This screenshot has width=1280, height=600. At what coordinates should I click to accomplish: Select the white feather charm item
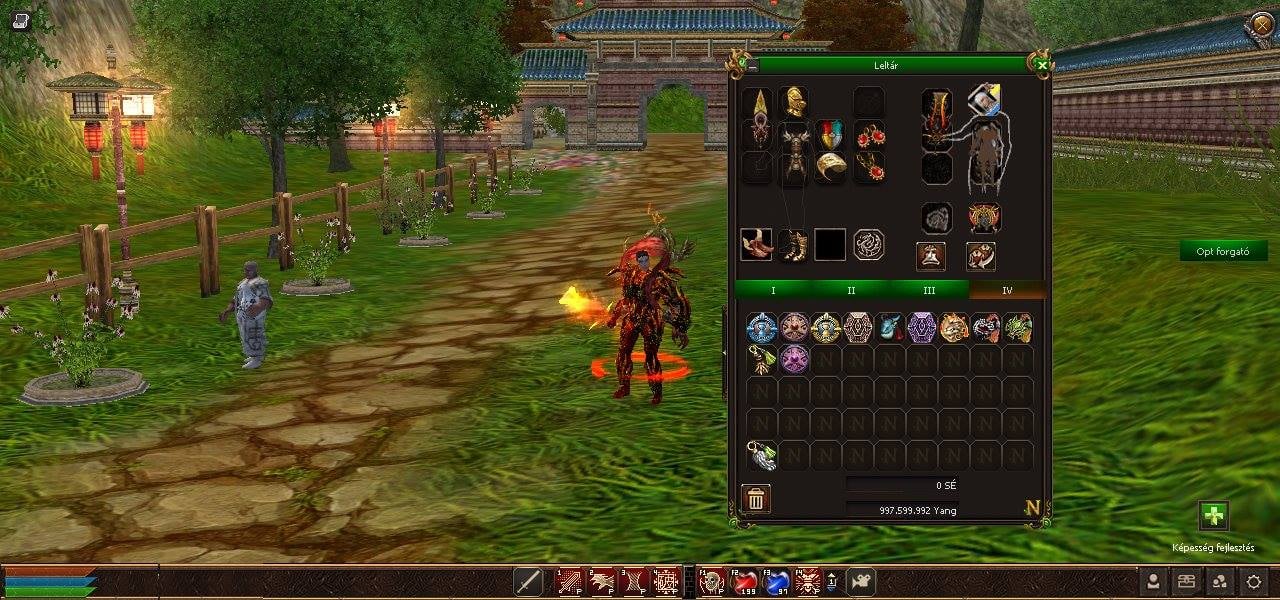point(762,455)
